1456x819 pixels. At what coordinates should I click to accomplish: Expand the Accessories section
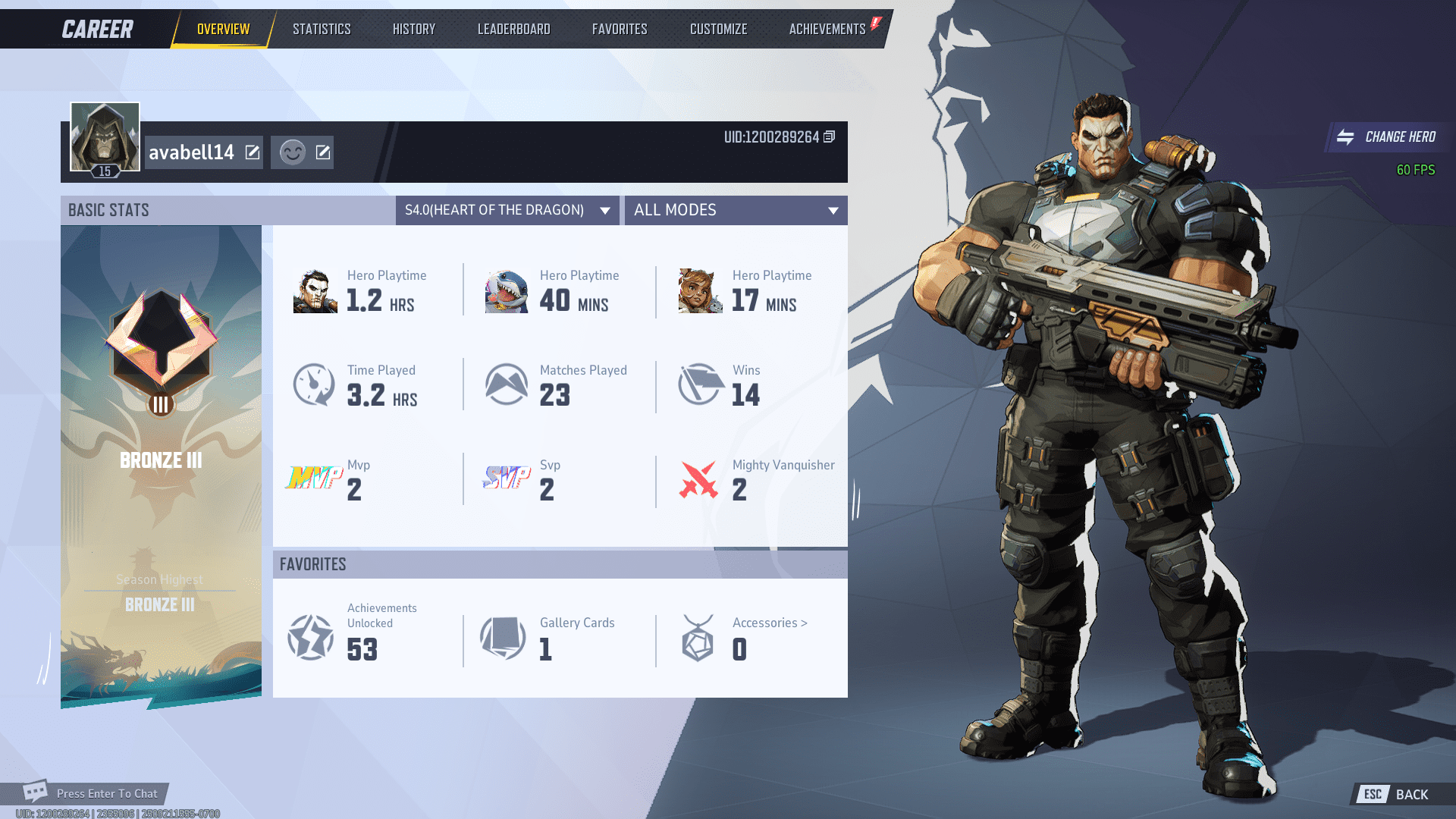click(772, 623)
